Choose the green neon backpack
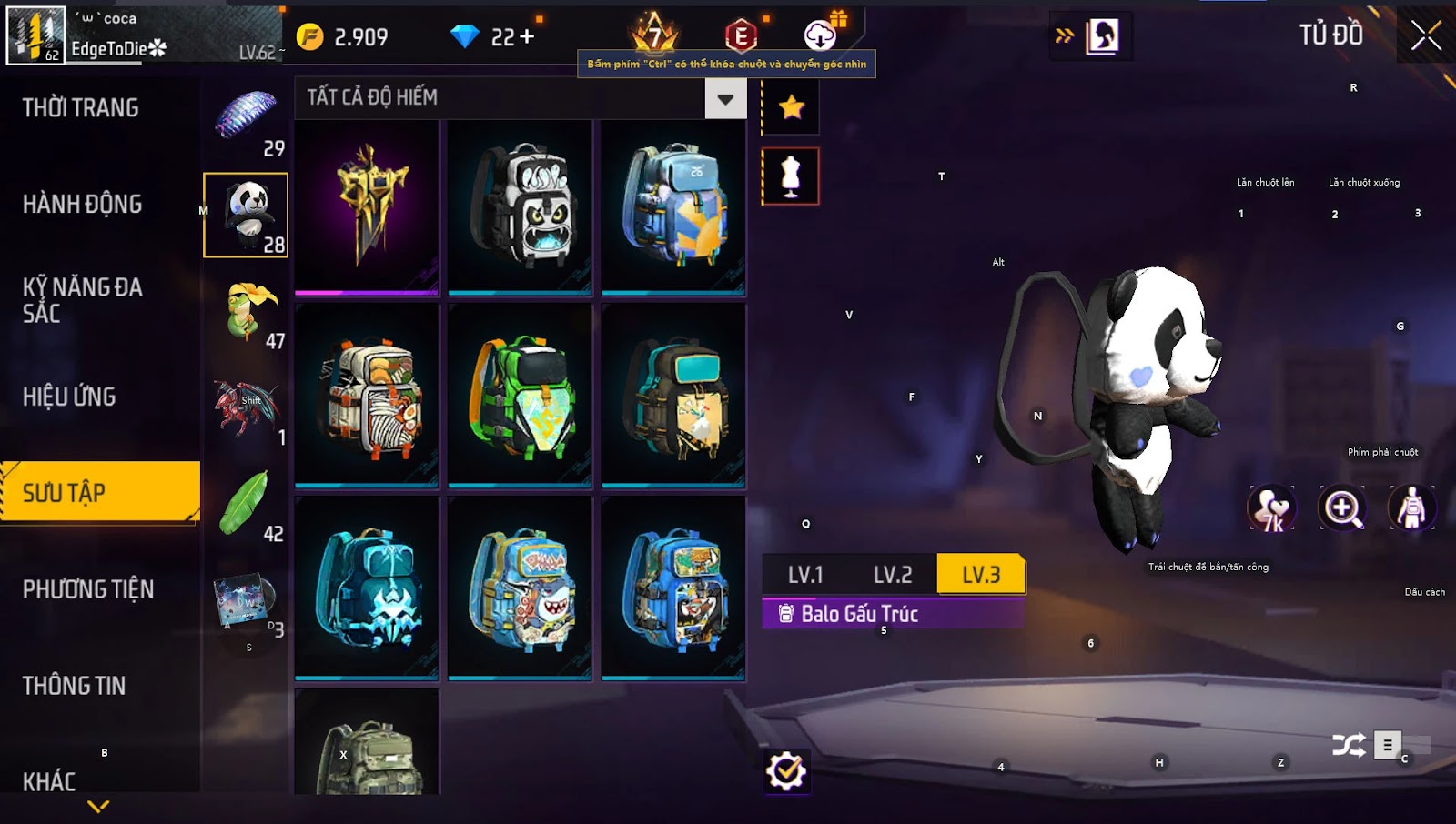Image resolution: width=1456 pixels, height=824 pixels. click(521, 397)
